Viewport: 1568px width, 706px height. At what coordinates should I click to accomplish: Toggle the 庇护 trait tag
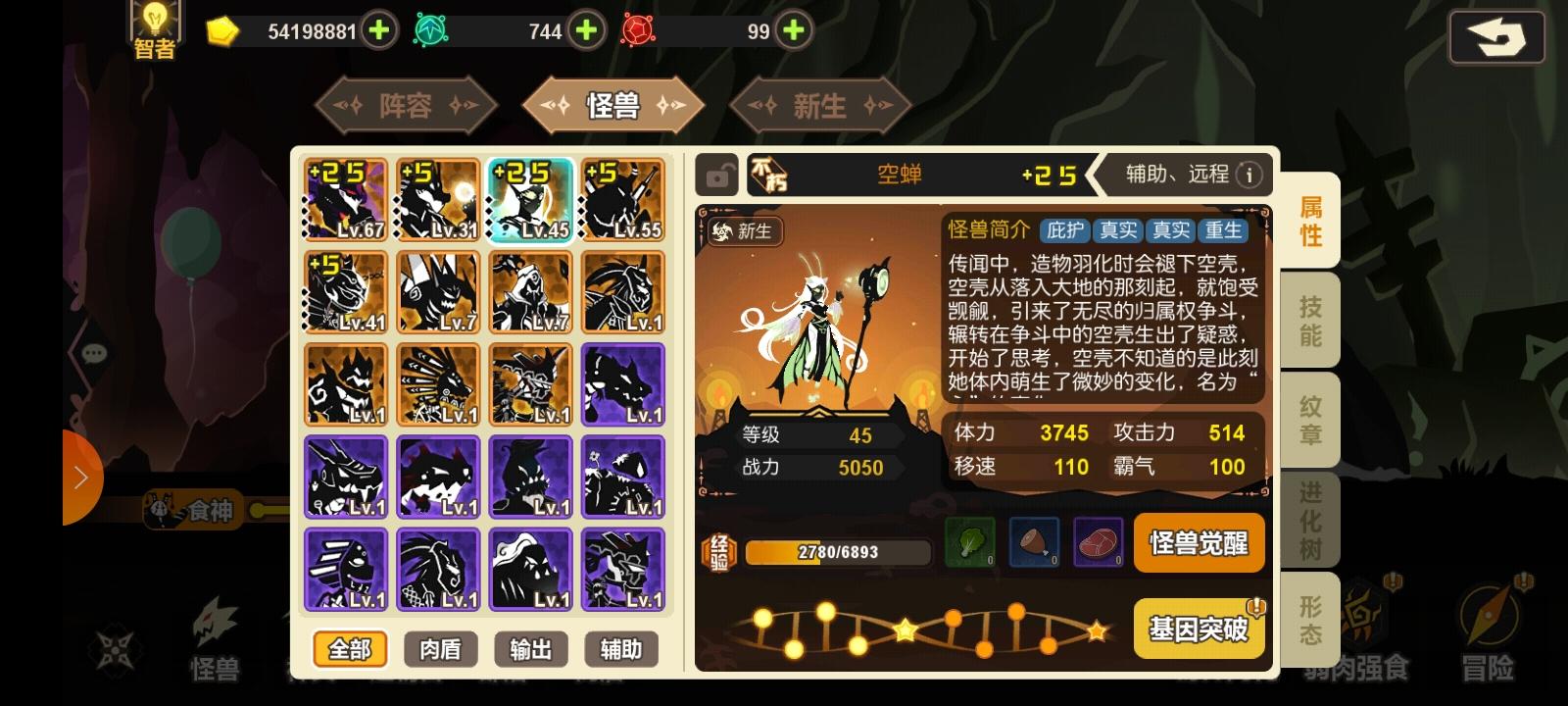(1065, 232)
